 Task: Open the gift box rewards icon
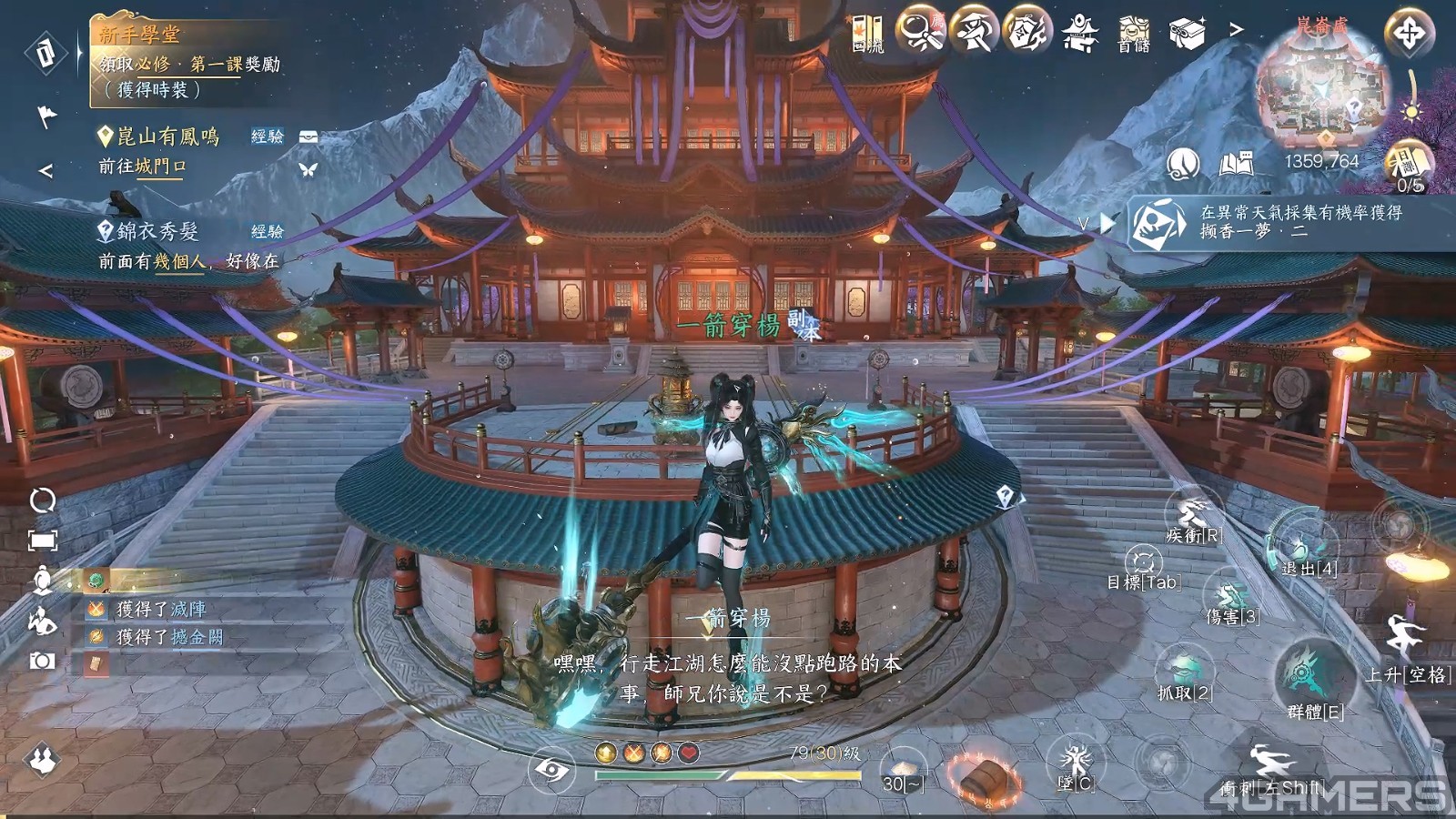1187,33
